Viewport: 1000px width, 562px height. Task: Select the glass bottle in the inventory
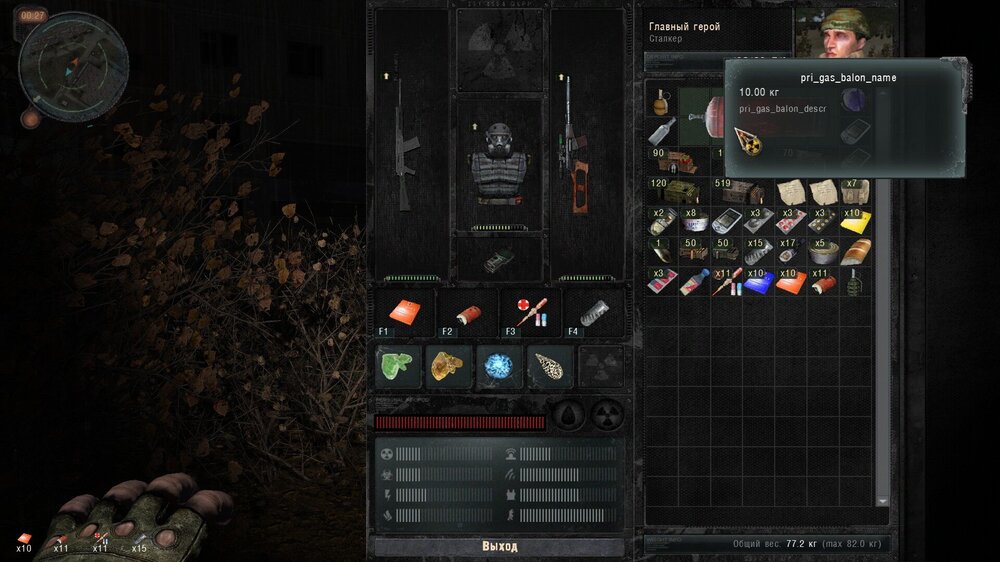click(x=661, y=131)
